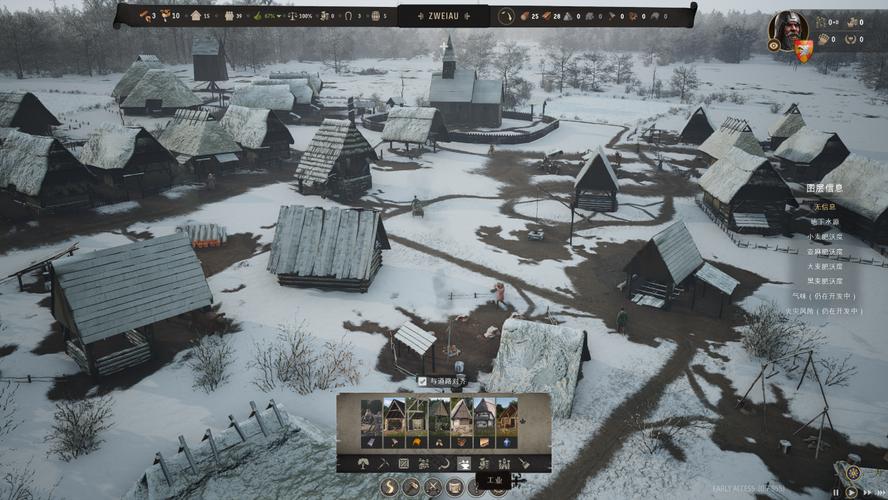Show the 大麦肥沃度 barley fertility overlay
The width and height of the screenshot is (888, 500).
824,266
